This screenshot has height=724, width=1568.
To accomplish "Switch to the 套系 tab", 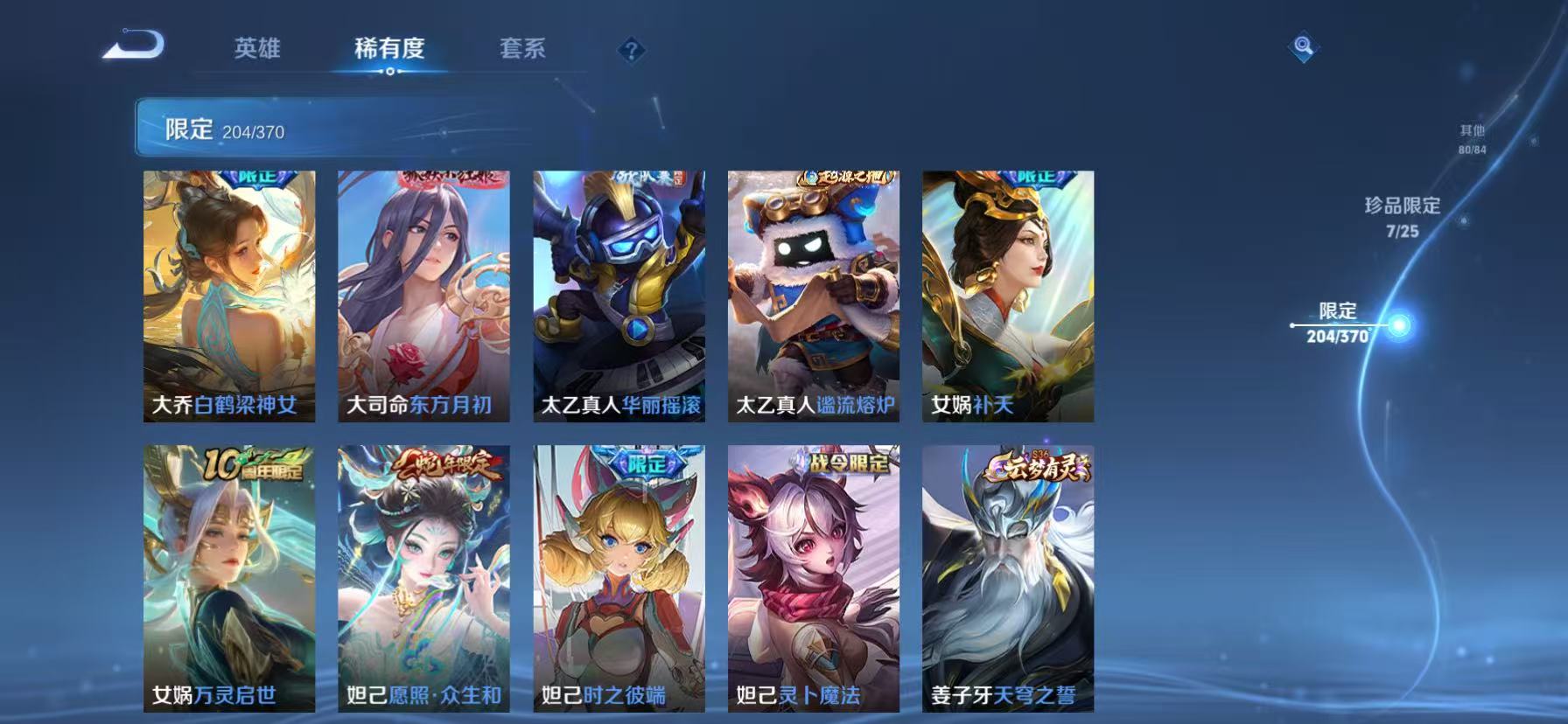I will click(x=523, y=50).
